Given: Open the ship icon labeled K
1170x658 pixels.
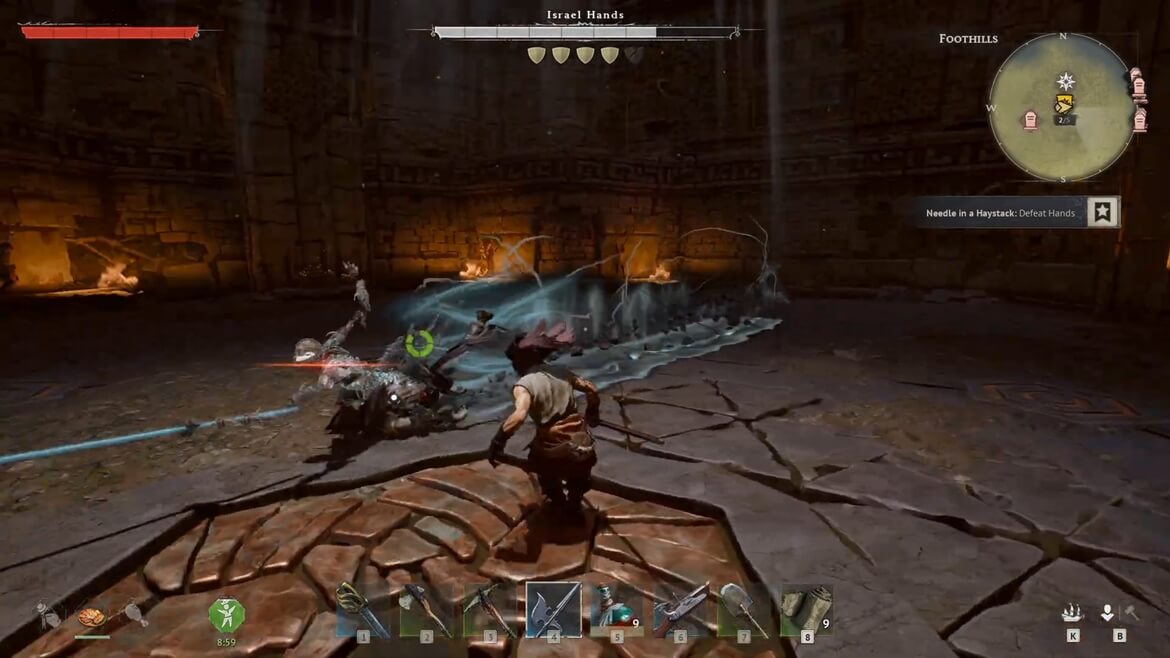Looking at the screenshot, I should coord(1073,613).
